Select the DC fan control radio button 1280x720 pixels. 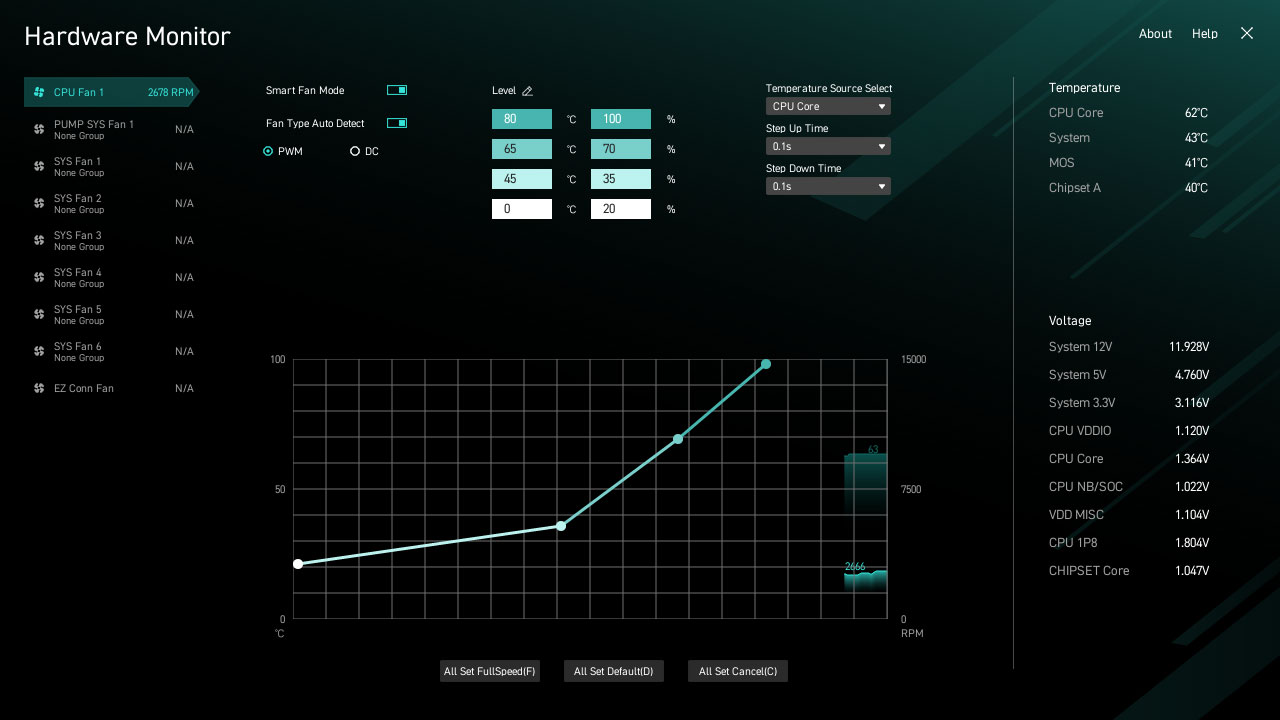click(x=355, y=150)
